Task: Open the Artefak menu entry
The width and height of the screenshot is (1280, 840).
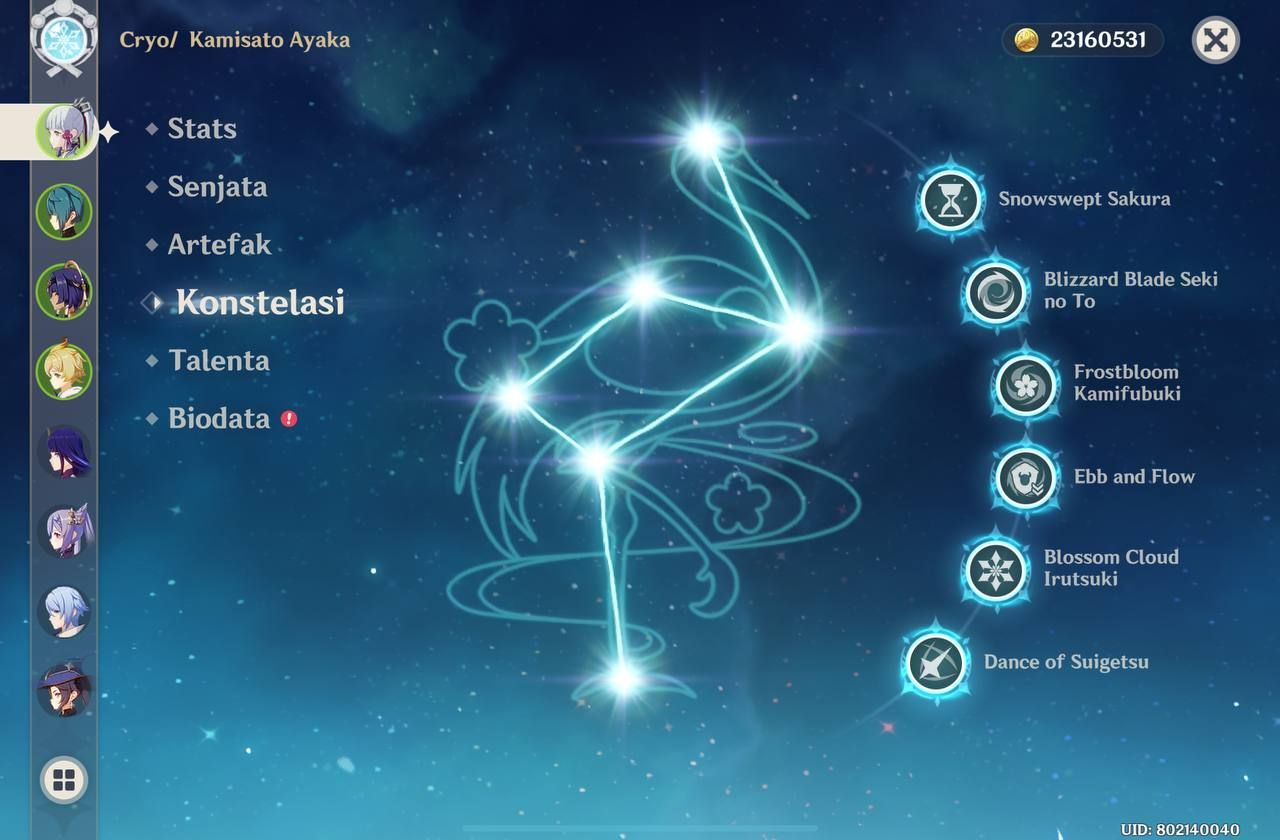Action: (x=220, y=244)
